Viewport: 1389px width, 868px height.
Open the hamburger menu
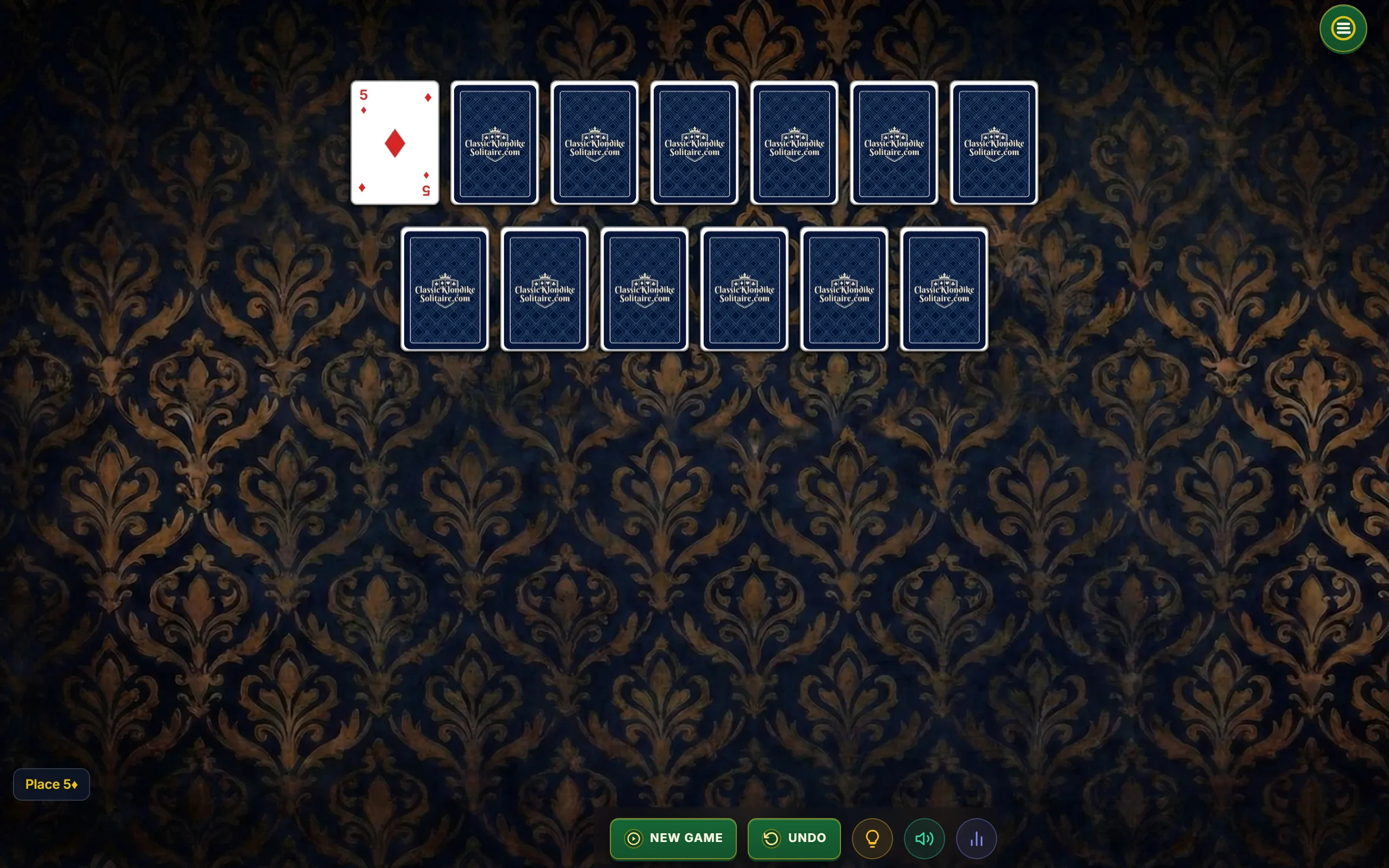click(1342, 29)
